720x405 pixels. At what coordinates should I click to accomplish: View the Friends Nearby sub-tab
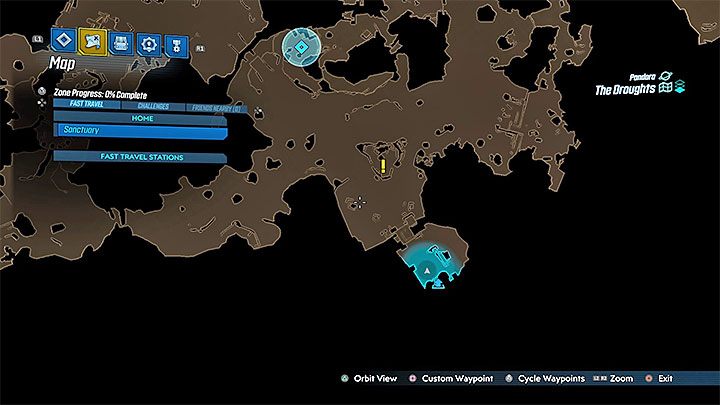(215, 105)
